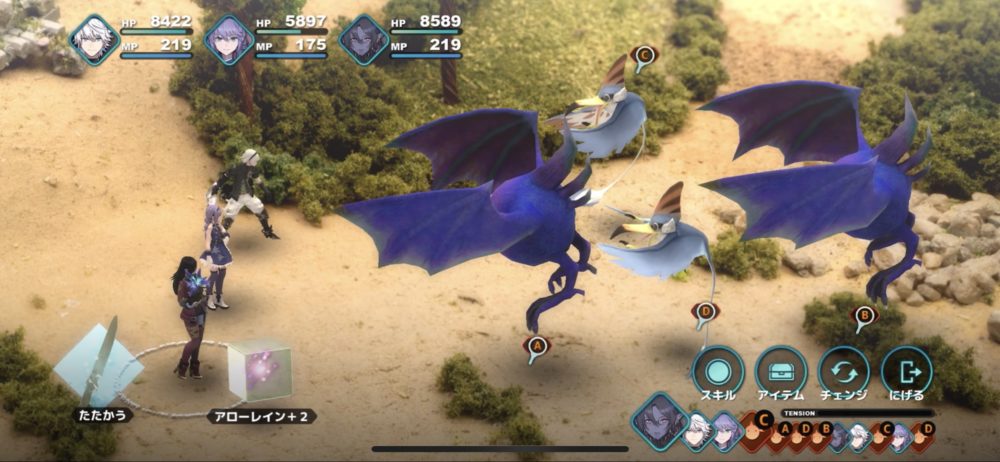Click the large active-turn character portrait

click(659, 420)
